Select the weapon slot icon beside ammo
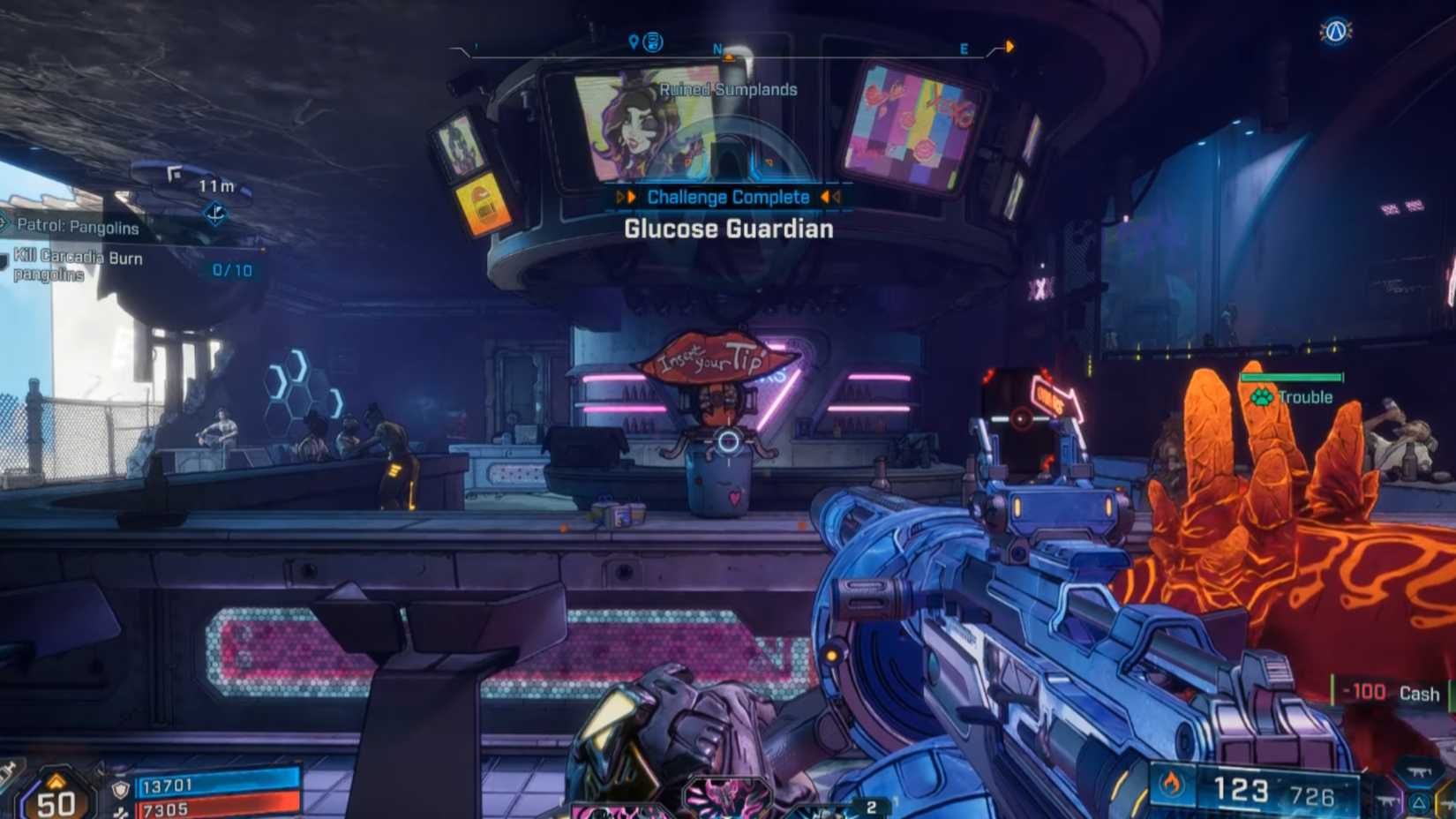The image size is (1456, 819). pos(1419,772)
